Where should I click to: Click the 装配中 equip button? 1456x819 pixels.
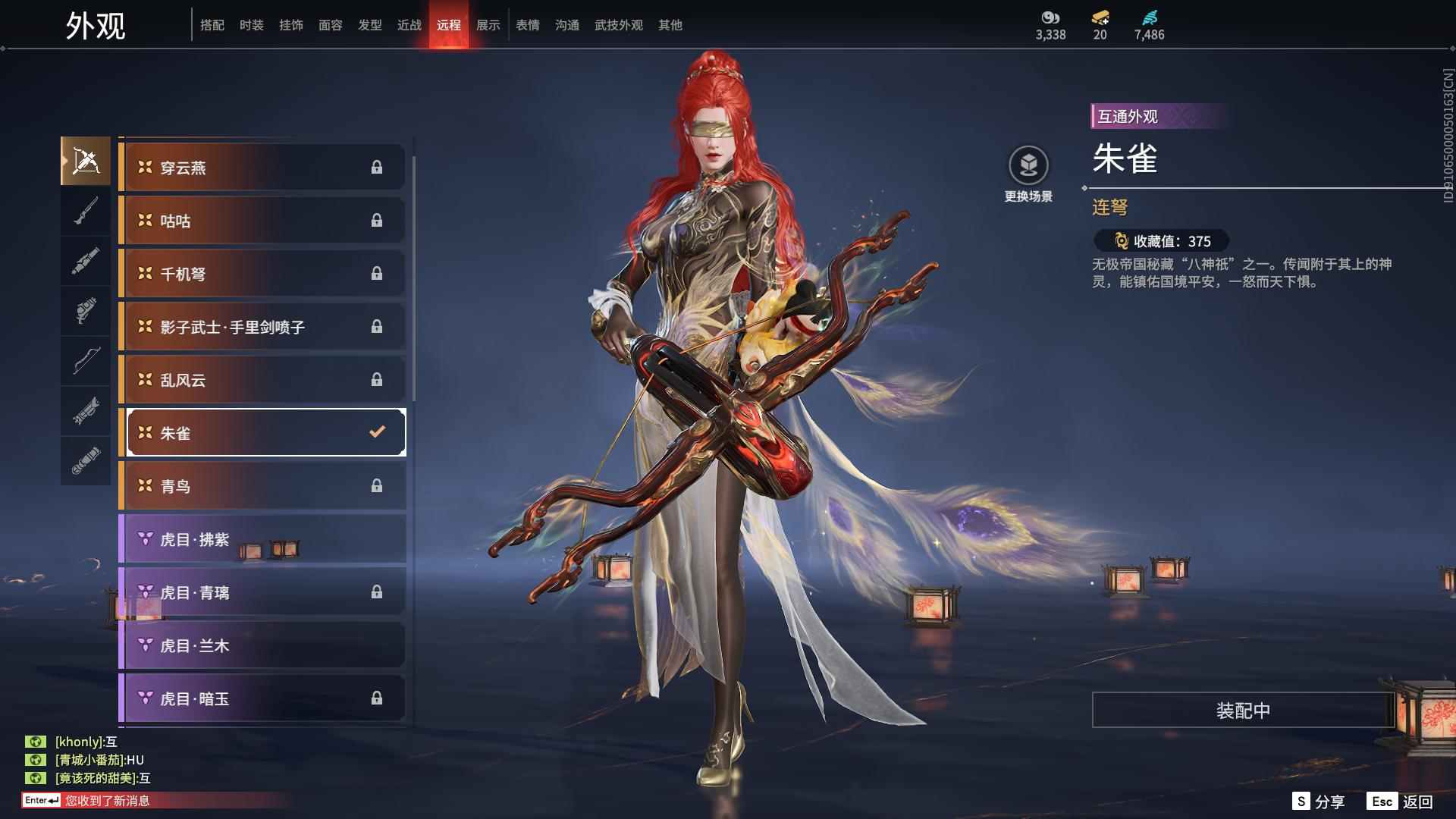click(1242, 711)
